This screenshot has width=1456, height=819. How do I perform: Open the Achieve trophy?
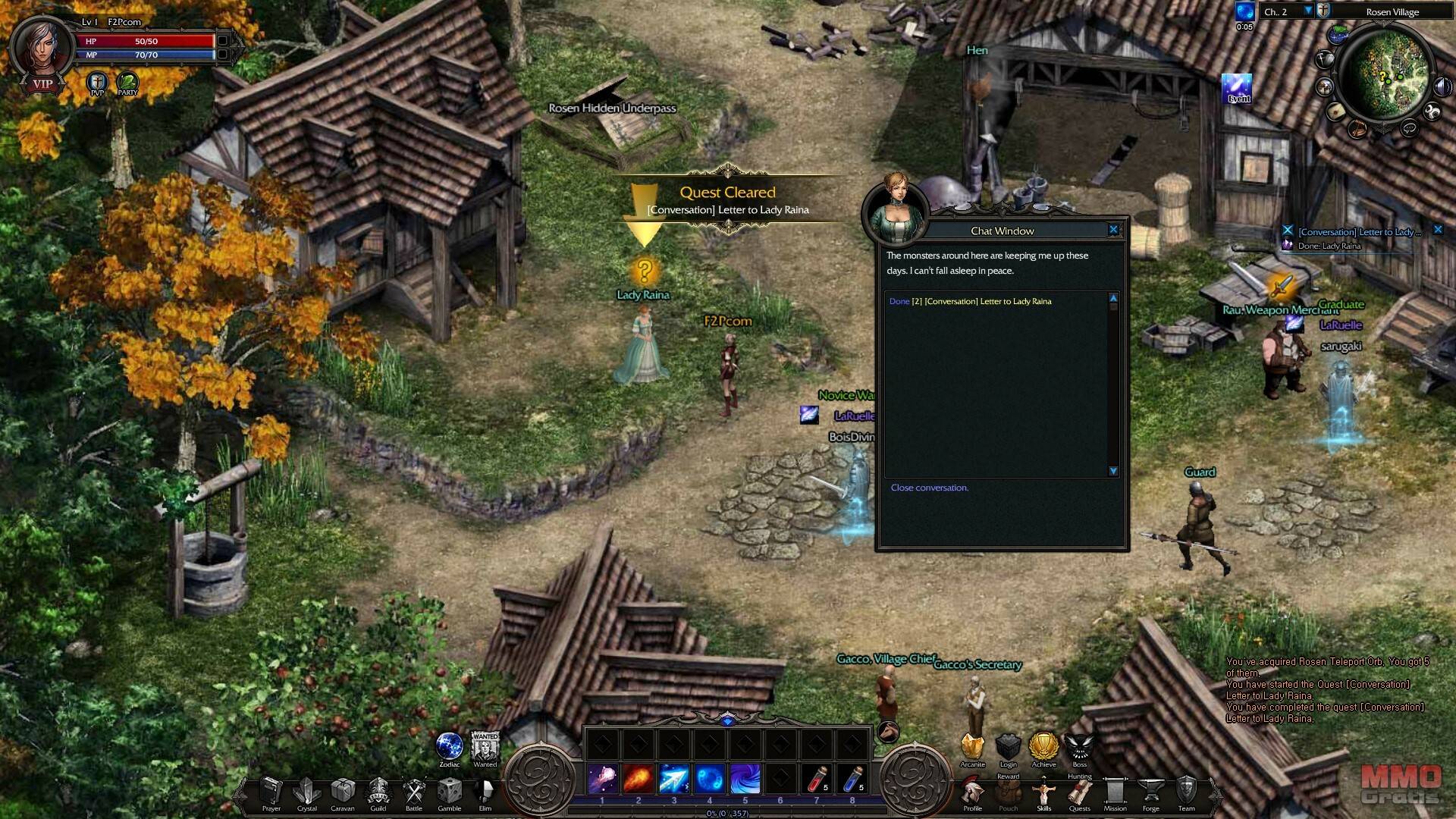click(1043, 746)
